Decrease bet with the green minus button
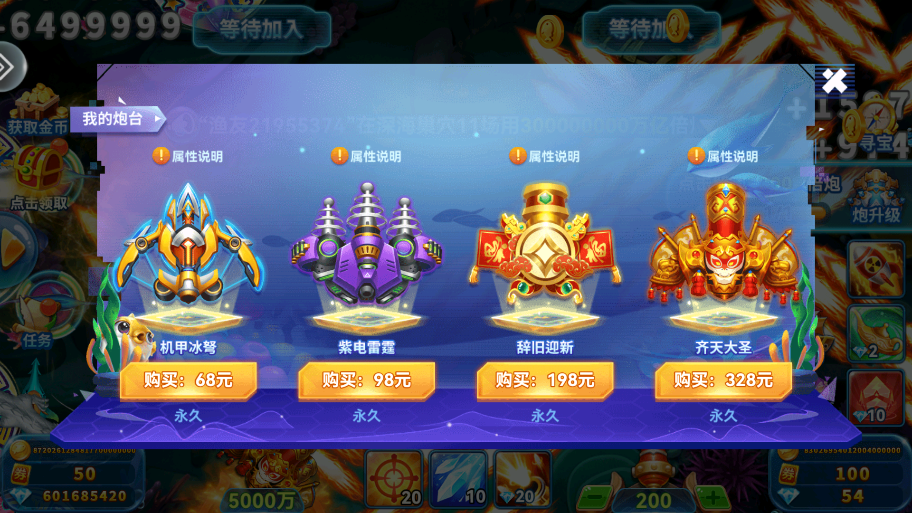This screenshot has height=513, width=912. point(594,497)
